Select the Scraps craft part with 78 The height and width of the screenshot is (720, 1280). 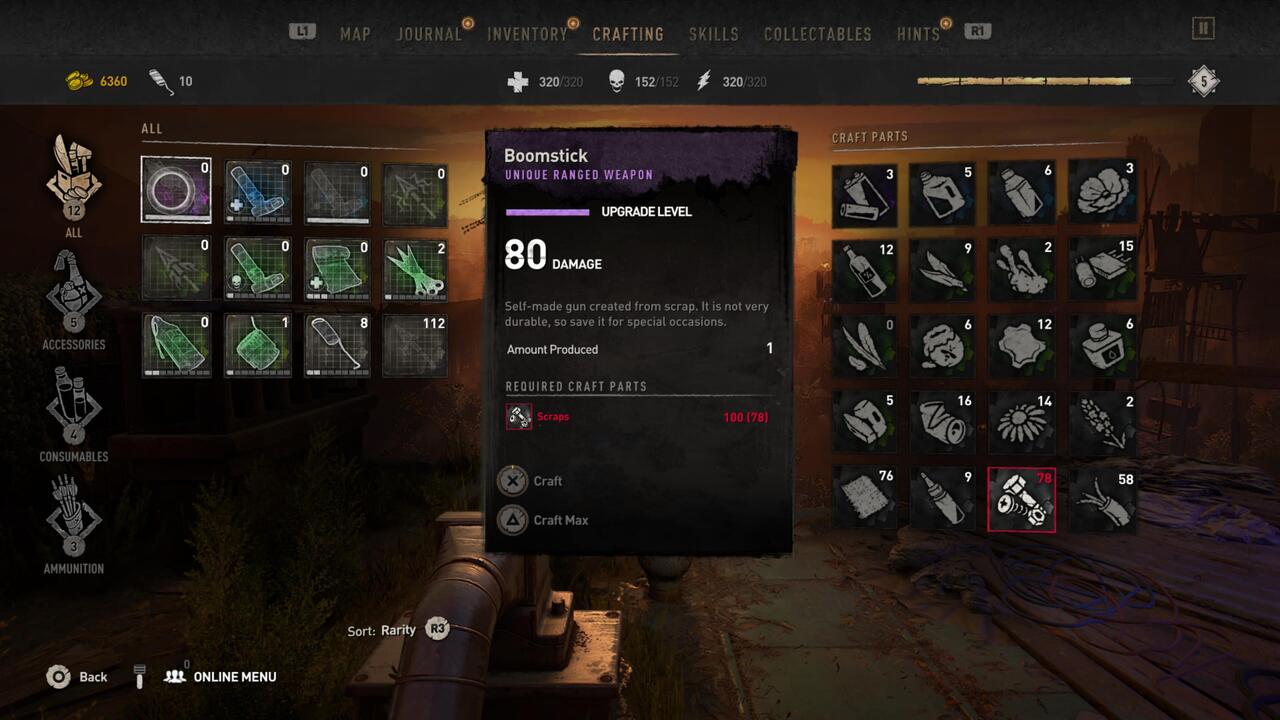(x=1021, y=499)
